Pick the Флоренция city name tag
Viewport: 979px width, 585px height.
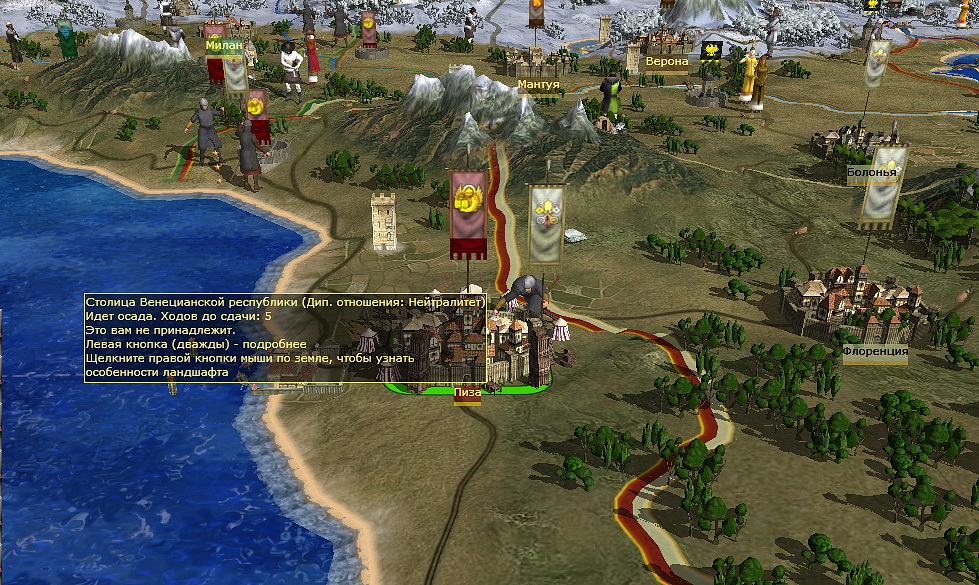[x=874, y=352]
